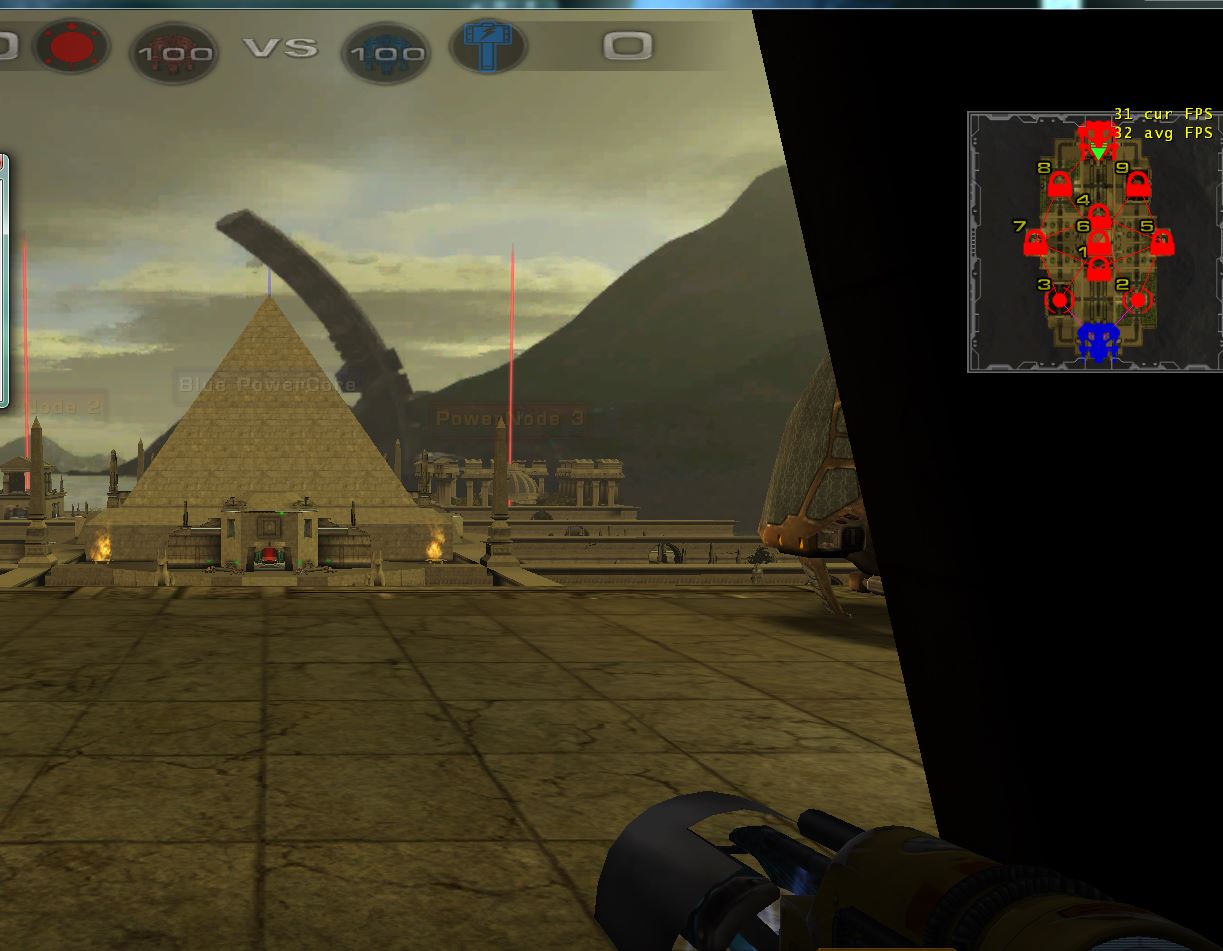Select power node 3 on the minimap

pyautogui.click(x=1059, y=299)
